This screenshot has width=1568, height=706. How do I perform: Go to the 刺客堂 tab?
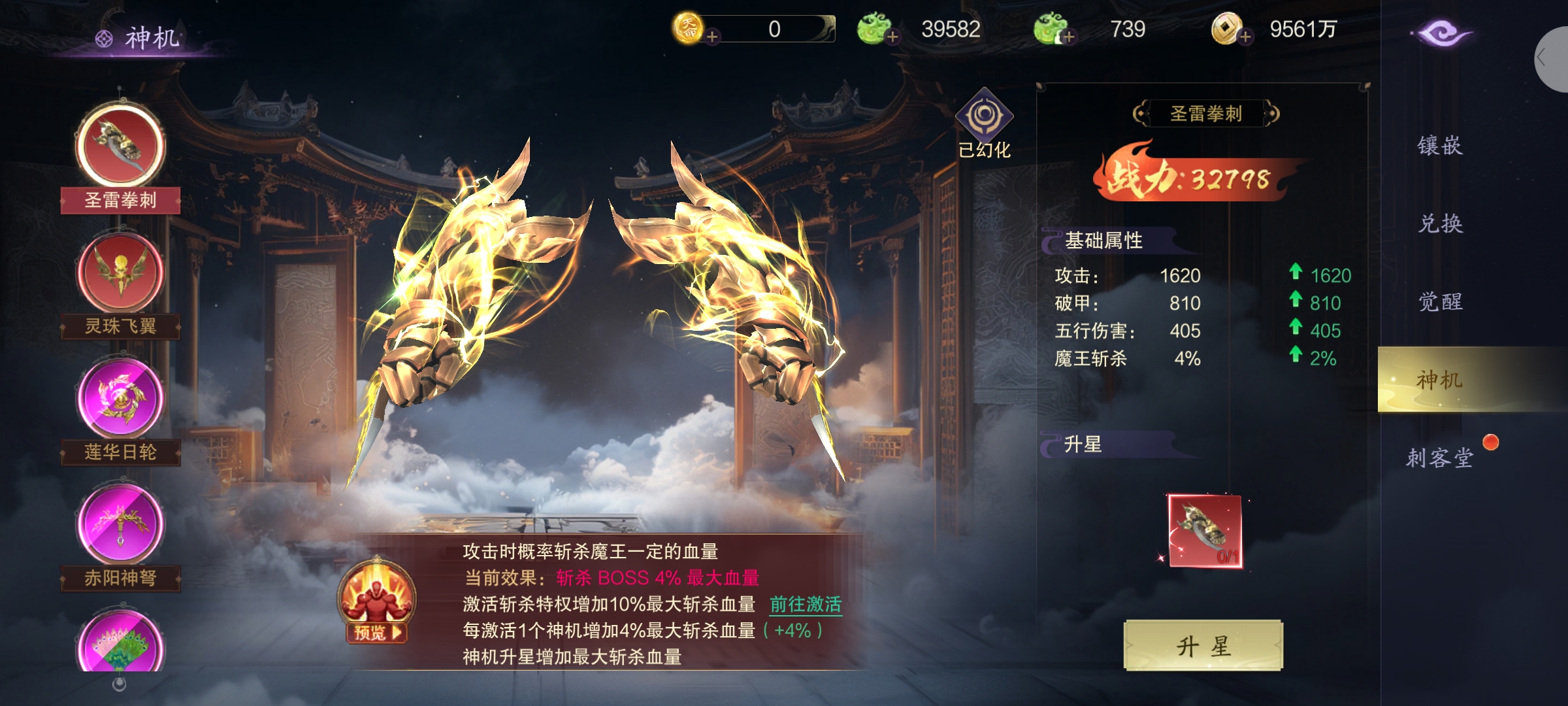[1440, 458]
